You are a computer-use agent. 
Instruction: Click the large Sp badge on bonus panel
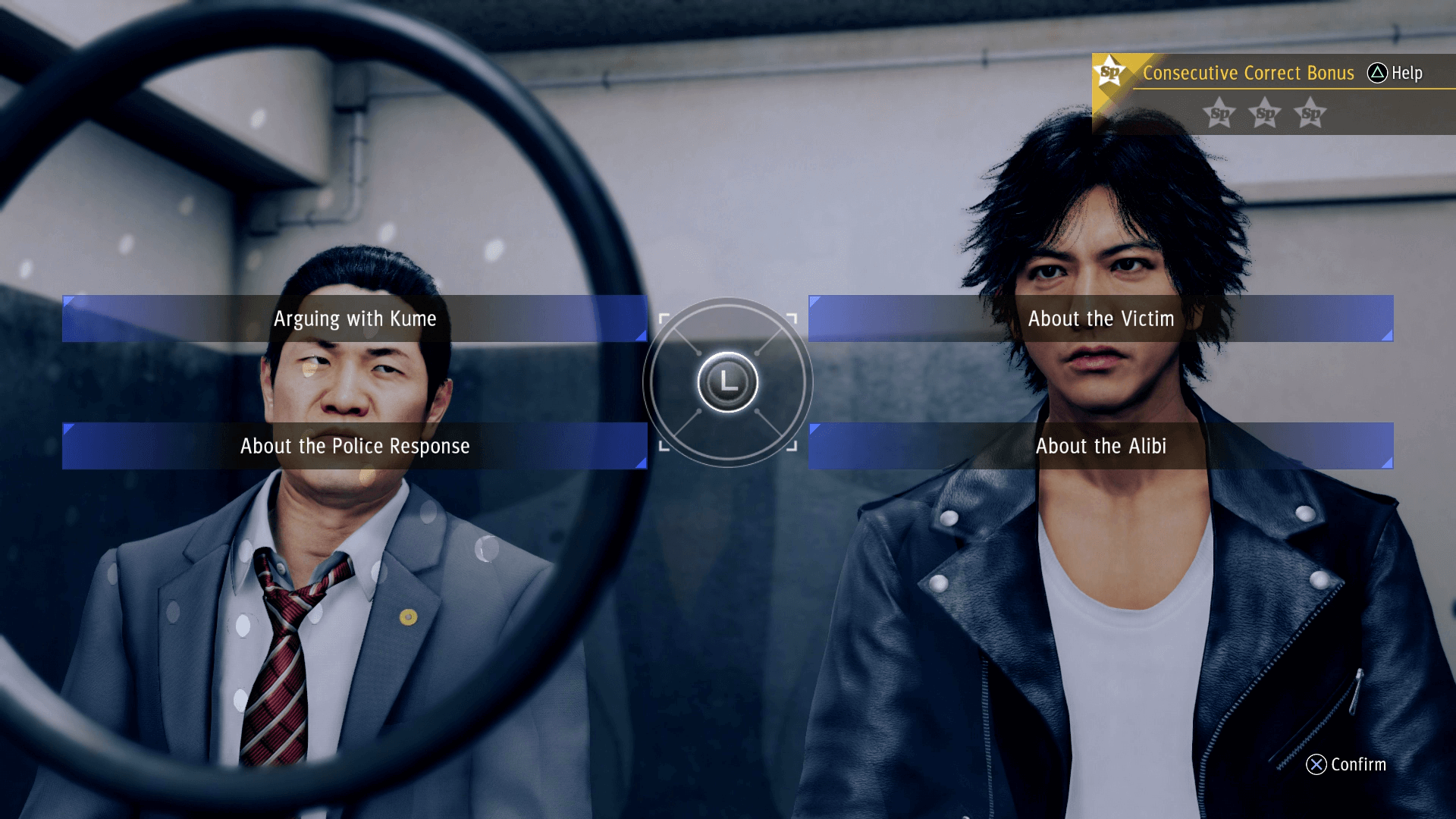[x=1110, y=70]
